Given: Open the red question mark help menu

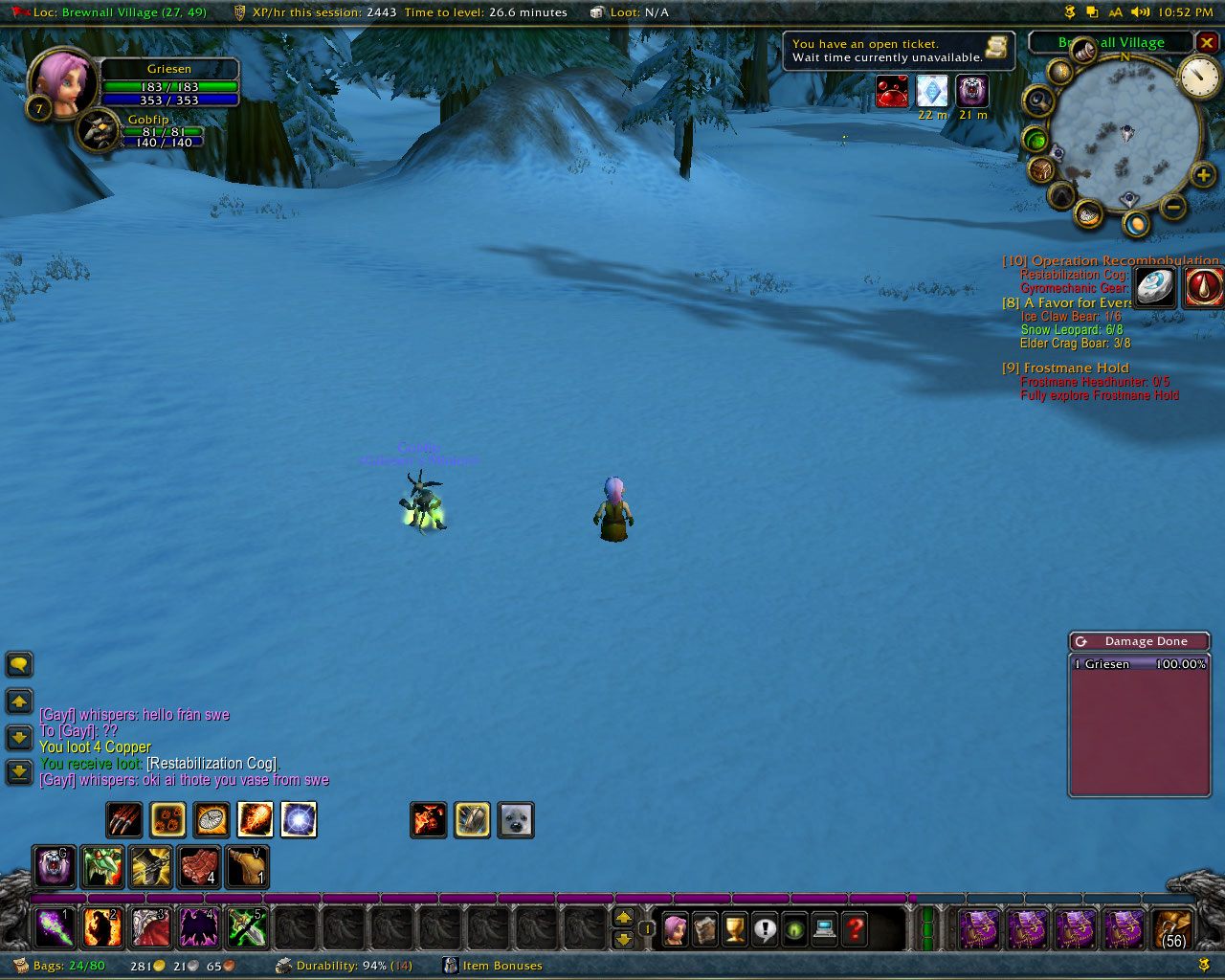Looking at the screenshot, I should [x=855, y=928].
